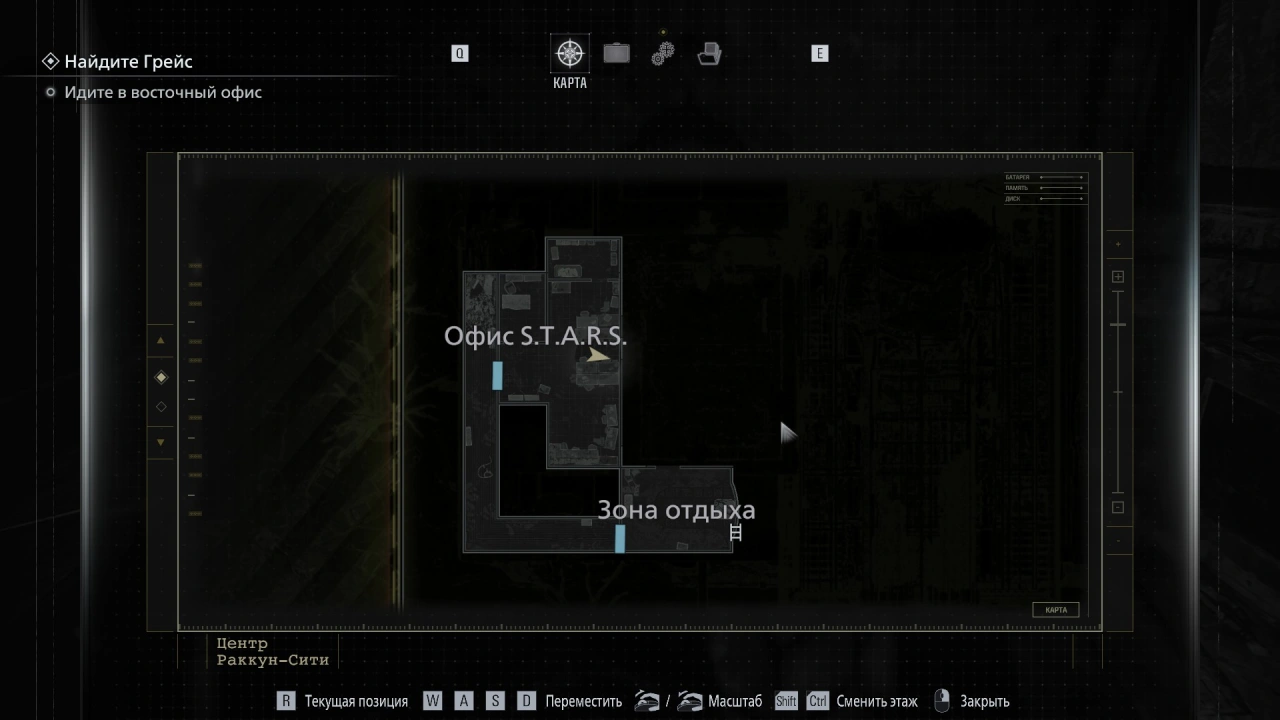
Task: Click the map zoom slider handle
Action: [1118, 325]
